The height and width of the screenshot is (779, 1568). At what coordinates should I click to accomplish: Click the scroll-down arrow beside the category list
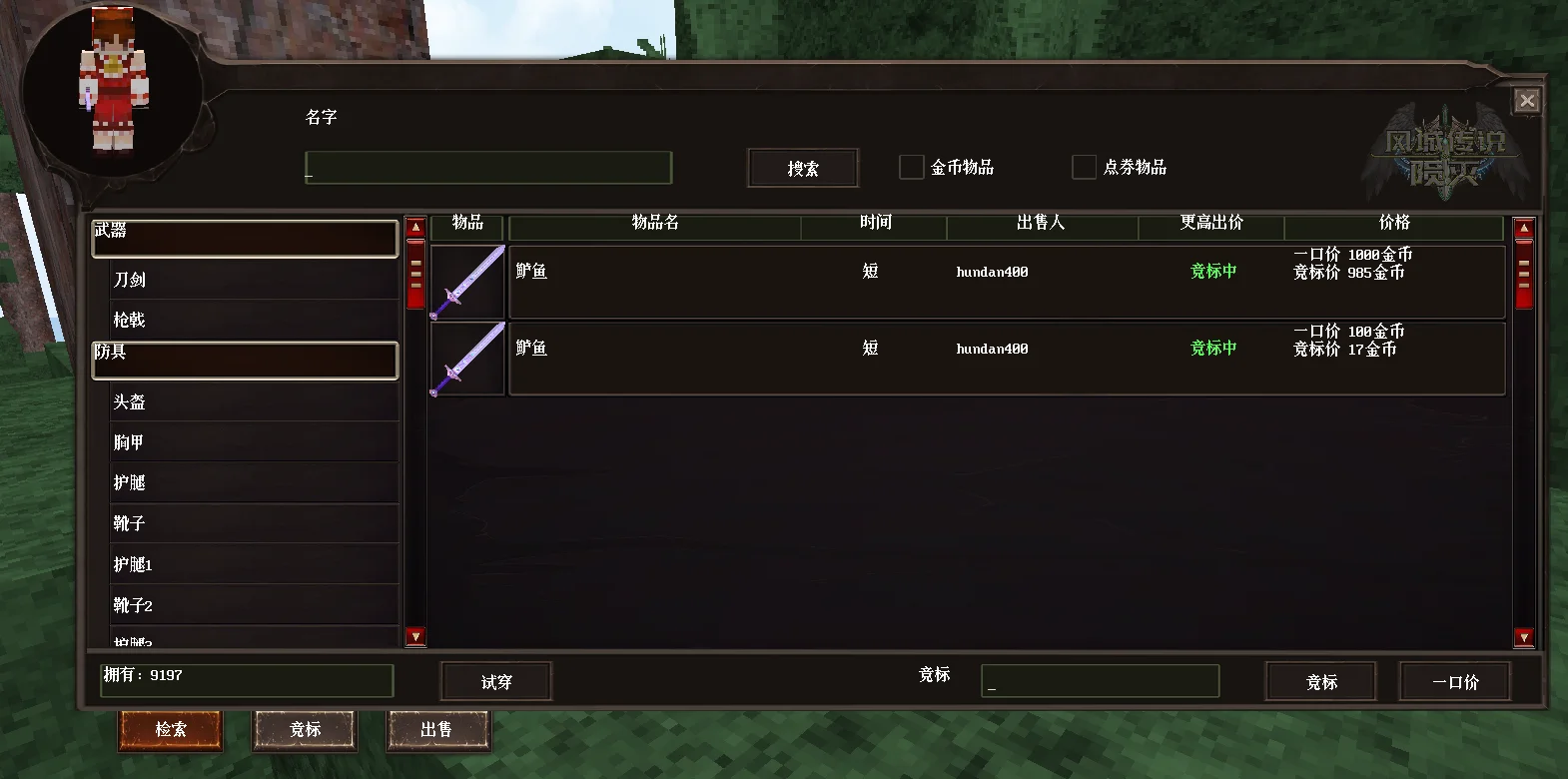(415, 635)
